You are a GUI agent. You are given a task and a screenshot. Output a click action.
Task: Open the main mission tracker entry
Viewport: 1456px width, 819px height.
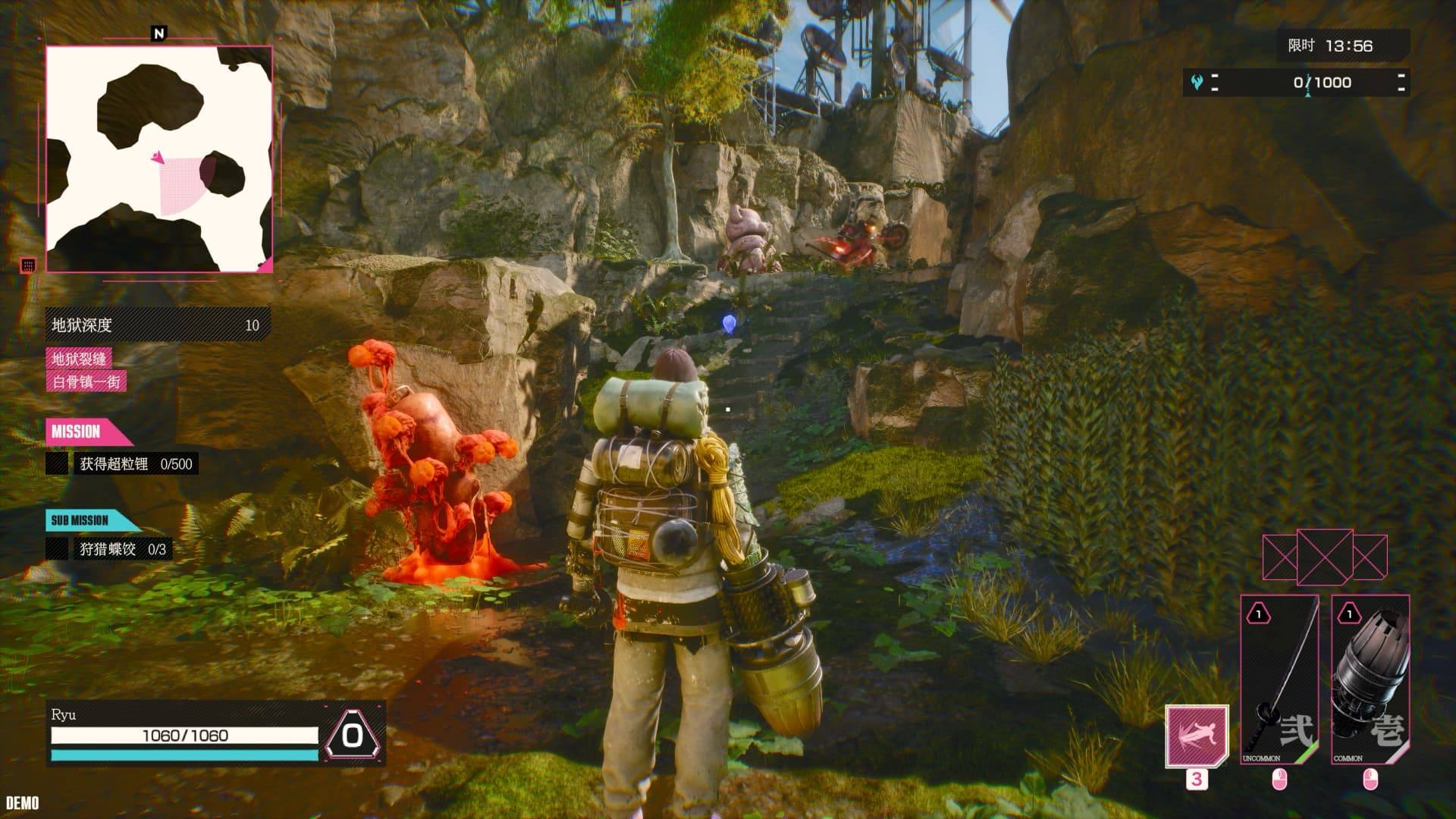[x=121, y=464]
